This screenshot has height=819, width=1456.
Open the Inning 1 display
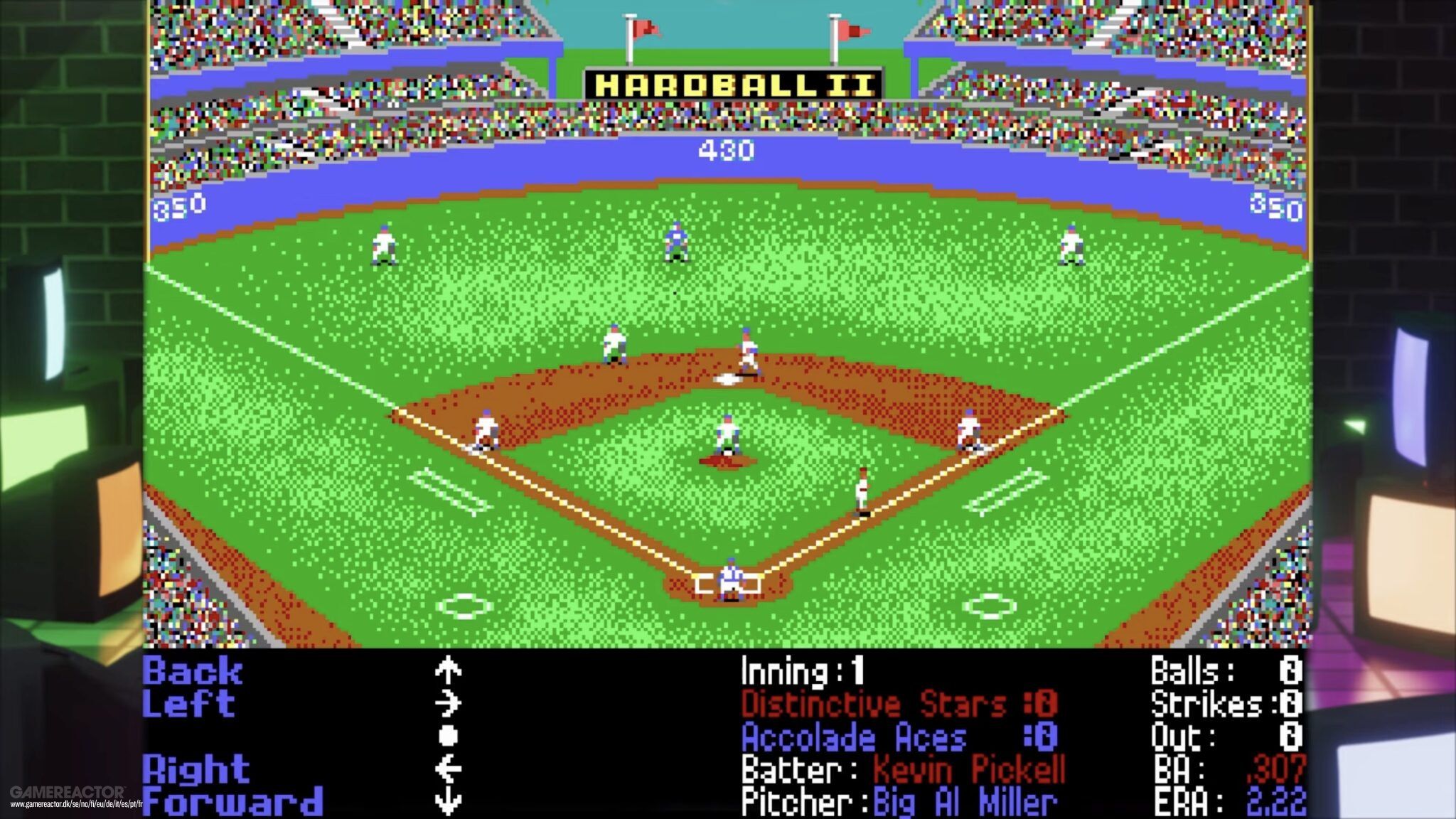803,670
